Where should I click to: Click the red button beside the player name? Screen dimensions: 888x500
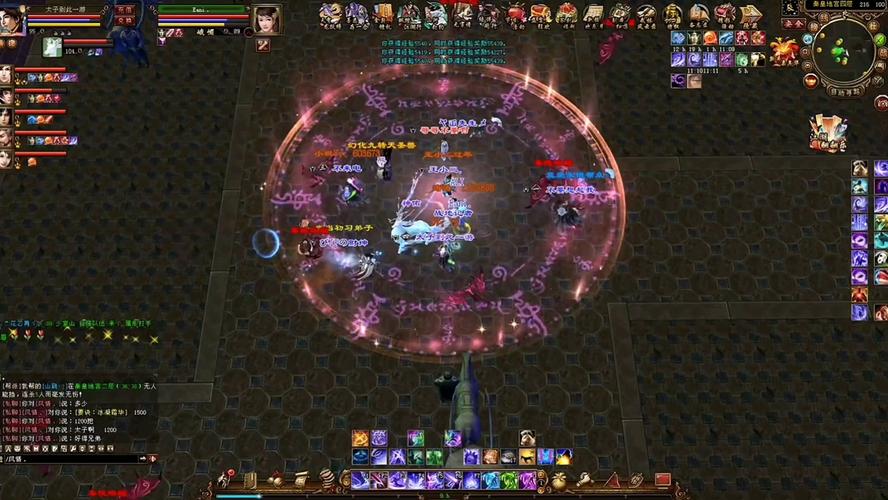click(x=125, y=9)
